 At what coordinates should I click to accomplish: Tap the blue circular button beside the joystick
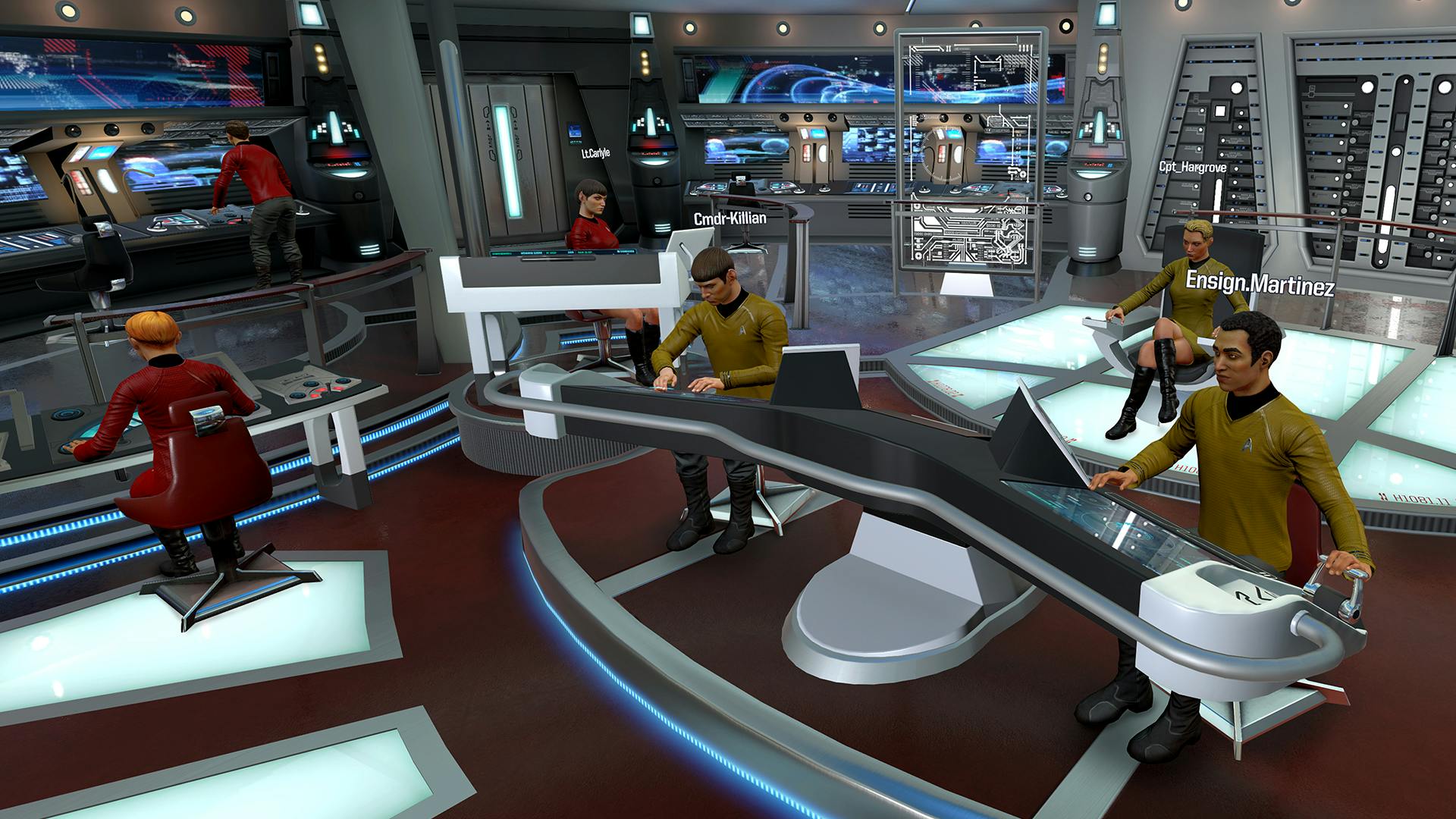309,384
